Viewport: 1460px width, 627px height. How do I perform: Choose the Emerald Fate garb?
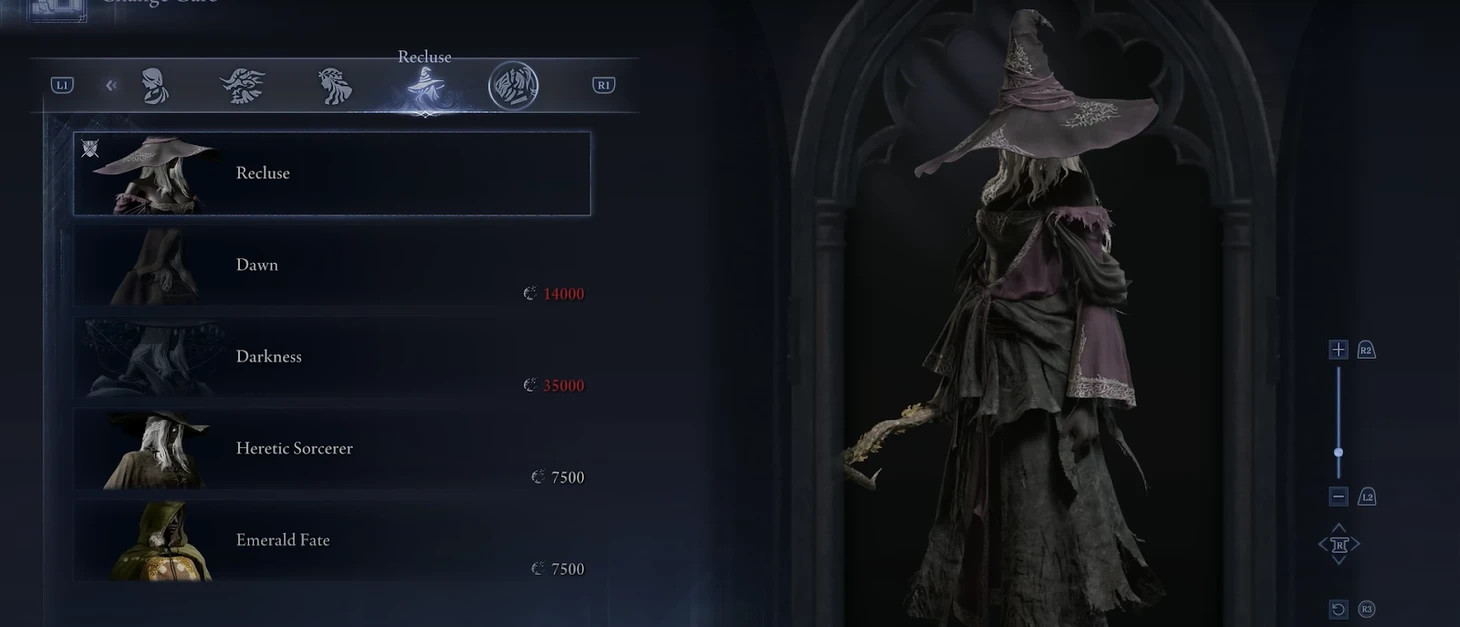coord(331,541)
